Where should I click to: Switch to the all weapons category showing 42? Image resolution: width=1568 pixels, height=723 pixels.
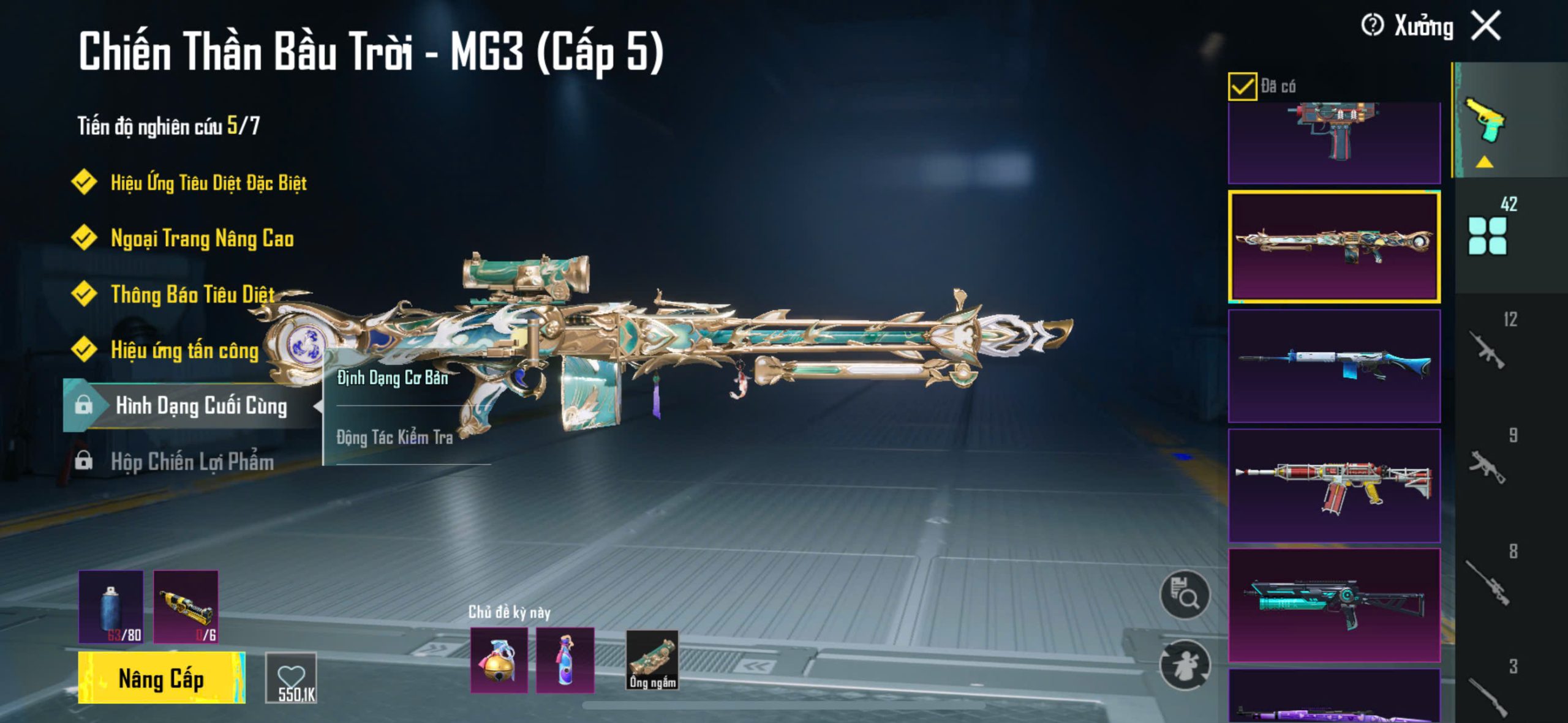coord(1488,233)
